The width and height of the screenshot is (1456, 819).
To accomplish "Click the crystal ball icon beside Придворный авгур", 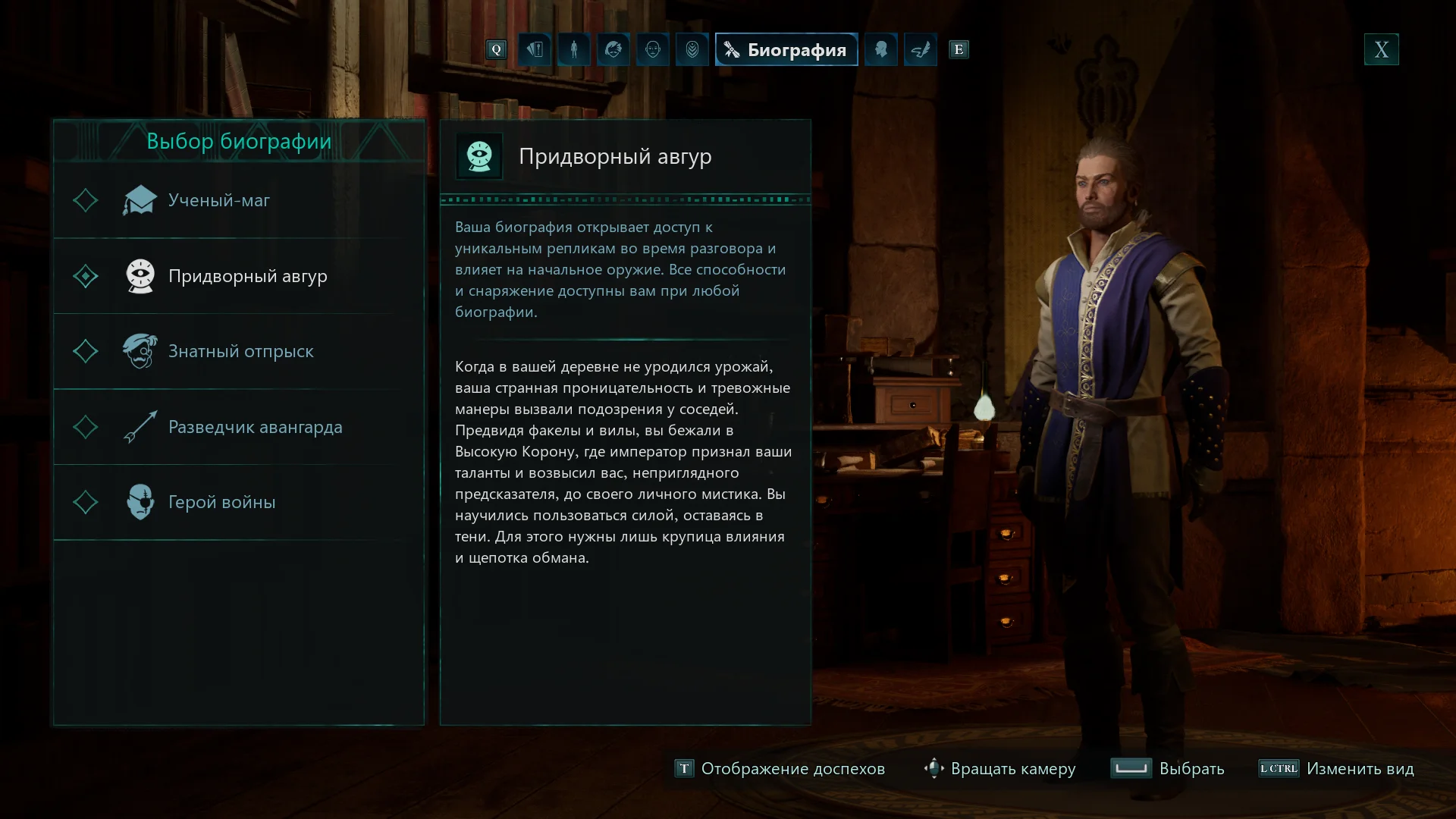I will [140, 276].
